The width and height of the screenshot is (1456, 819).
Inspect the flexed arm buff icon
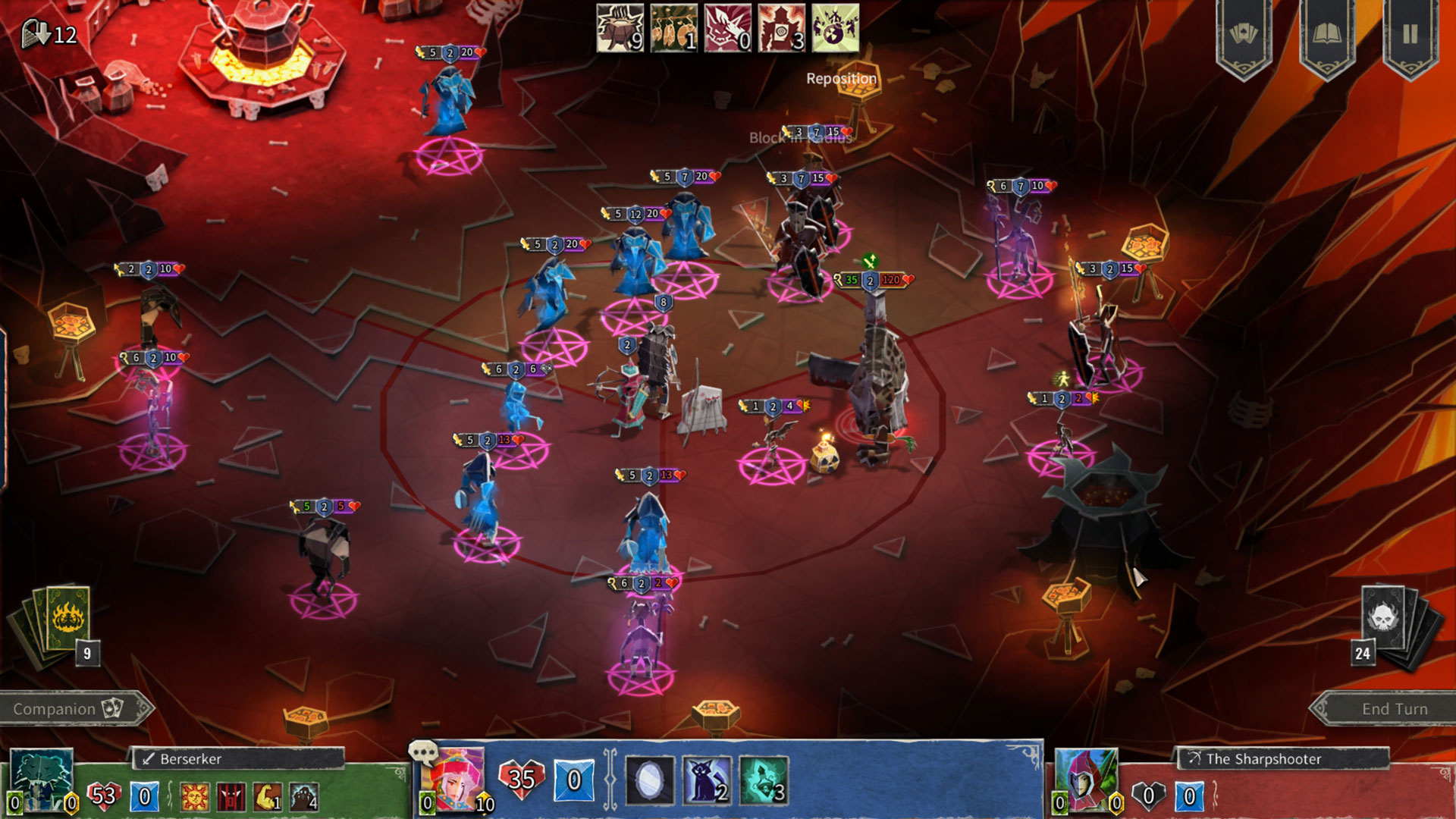(x=267, y=797)
